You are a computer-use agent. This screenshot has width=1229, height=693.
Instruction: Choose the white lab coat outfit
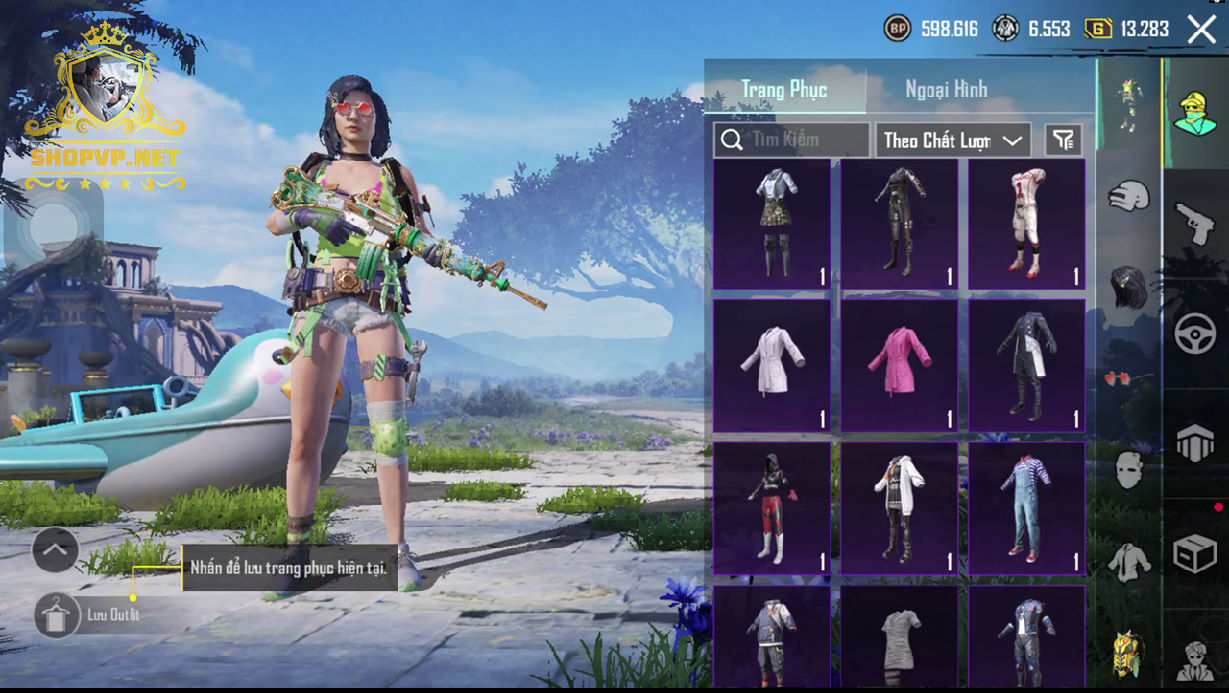[771, 365]
